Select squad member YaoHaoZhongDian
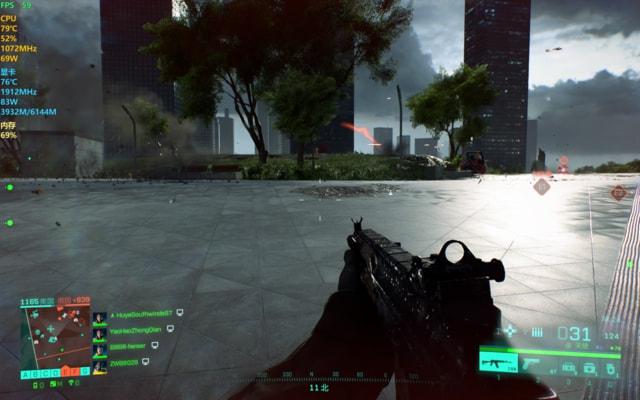Screen dimensions: 640x400 (137, 328)
